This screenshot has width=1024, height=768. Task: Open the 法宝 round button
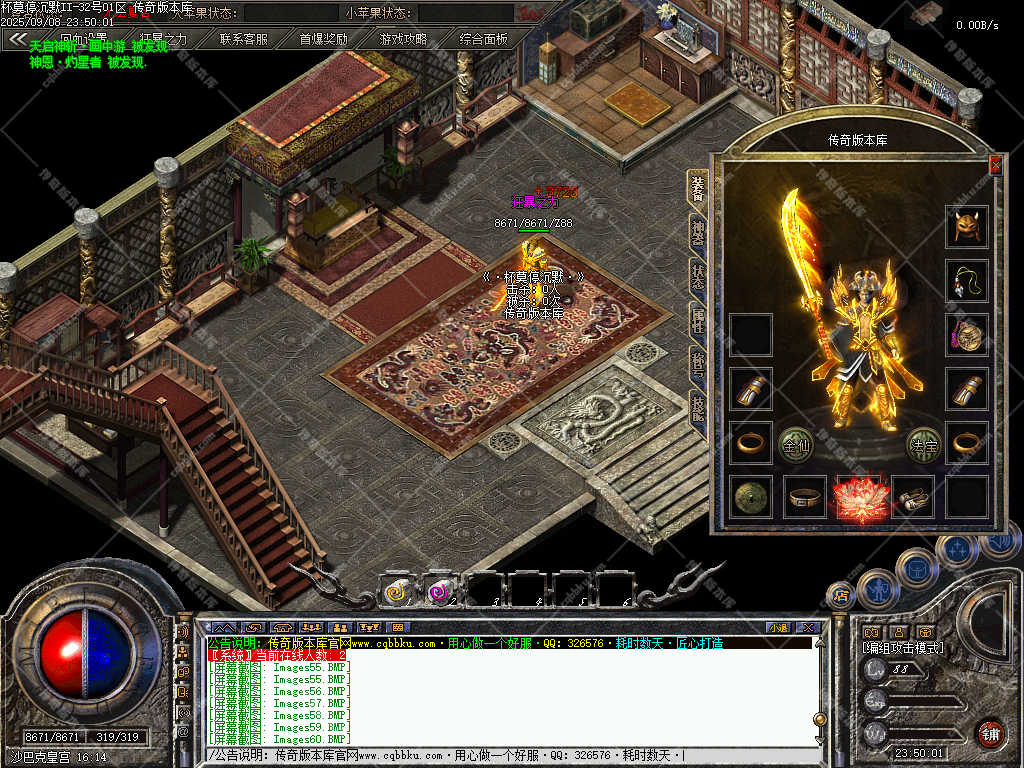[x=923, y=444]
